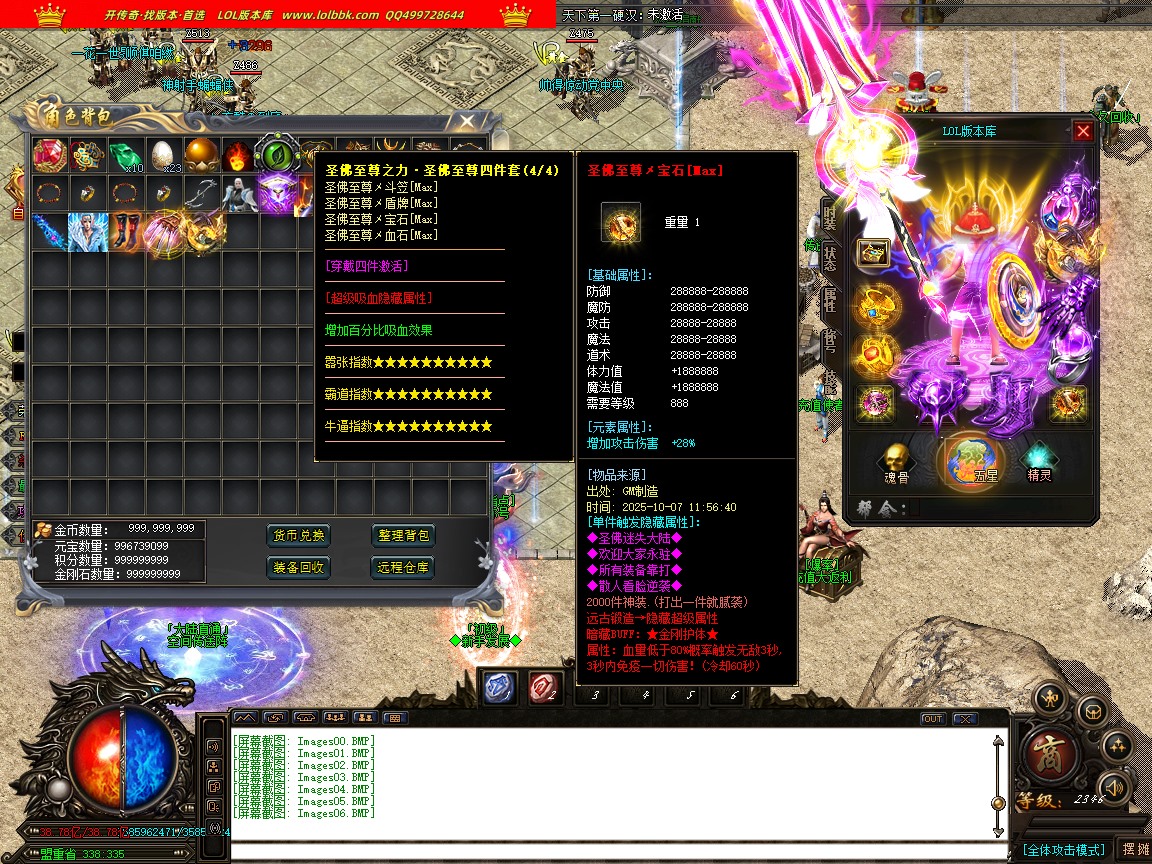
Task: Select the green gem stack in the bag
Action: tap(125, 156)
